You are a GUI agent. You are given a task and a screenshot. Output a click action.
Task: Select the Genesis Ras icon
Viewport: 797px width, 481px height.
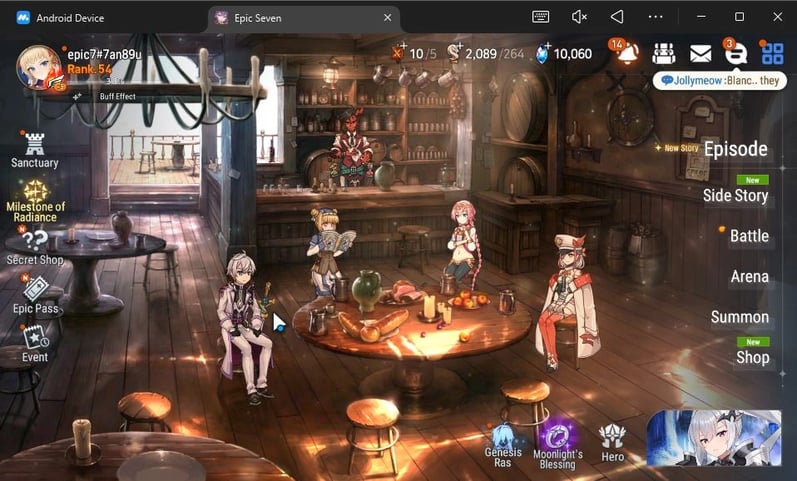point(503,442)
